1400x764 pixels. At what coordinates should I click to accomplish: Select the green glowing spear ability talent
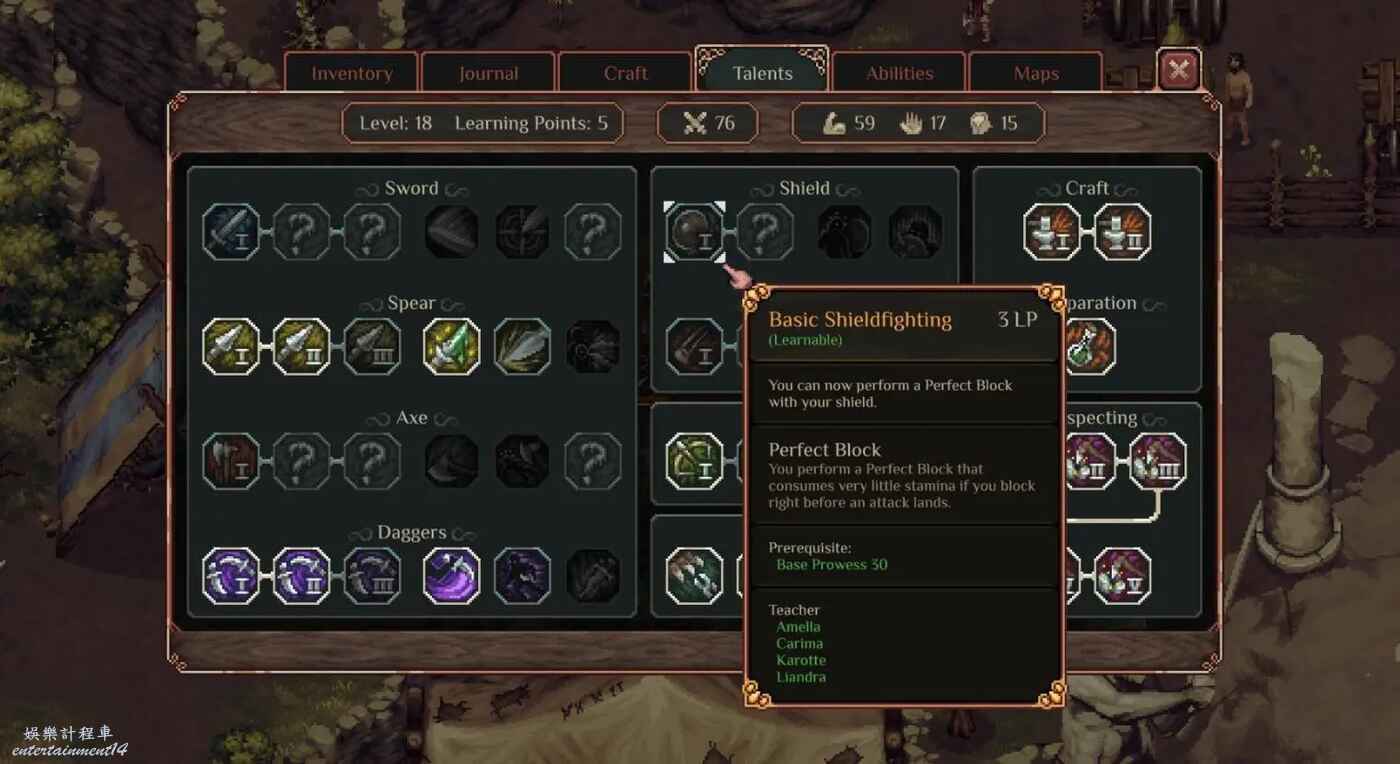451,347
